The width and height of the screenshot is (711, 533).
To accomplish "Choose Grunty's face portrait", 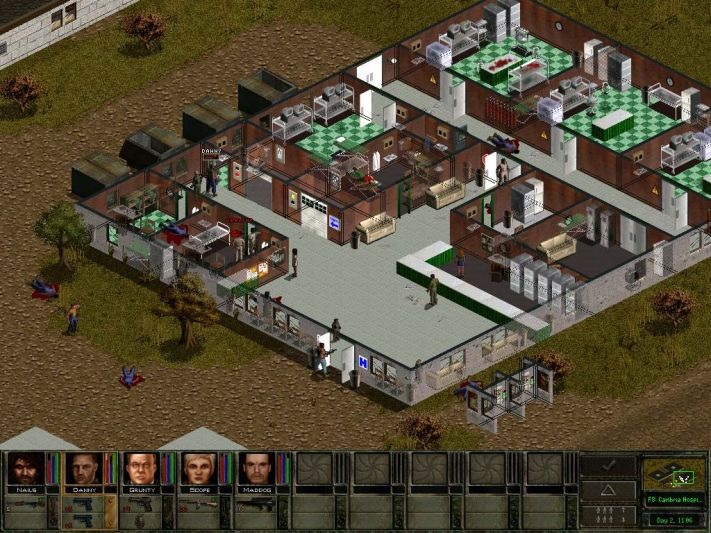I will [x=142, y=469].
